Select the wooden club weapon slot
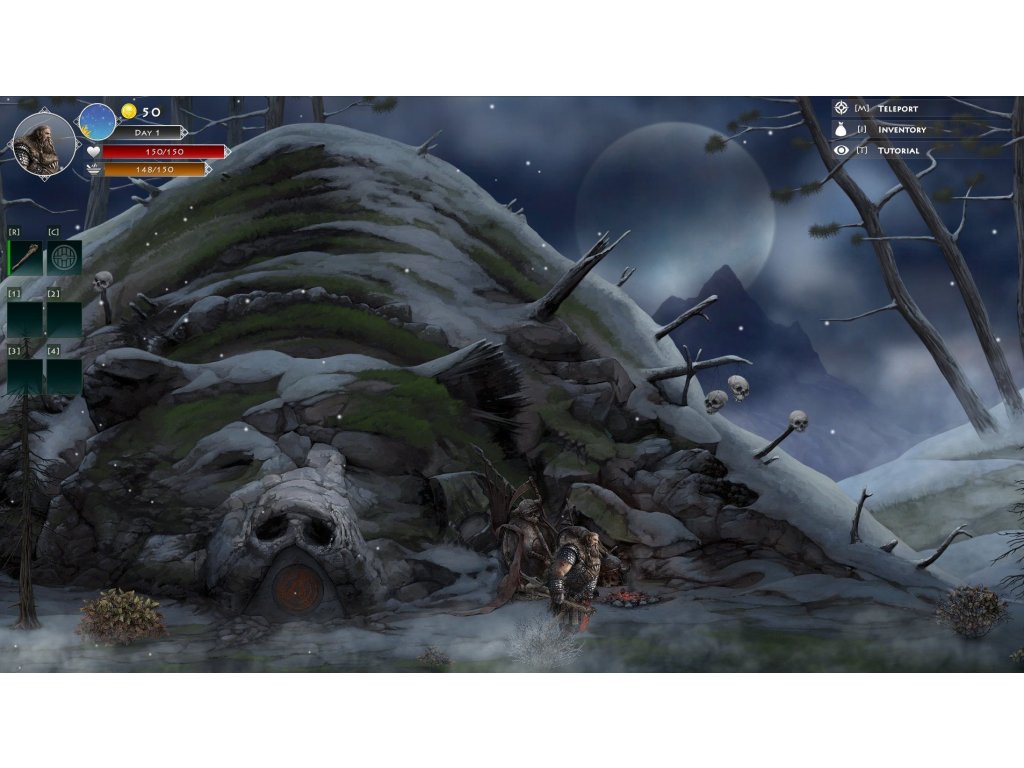This screenshot has width=1024, height=768. 25,257
